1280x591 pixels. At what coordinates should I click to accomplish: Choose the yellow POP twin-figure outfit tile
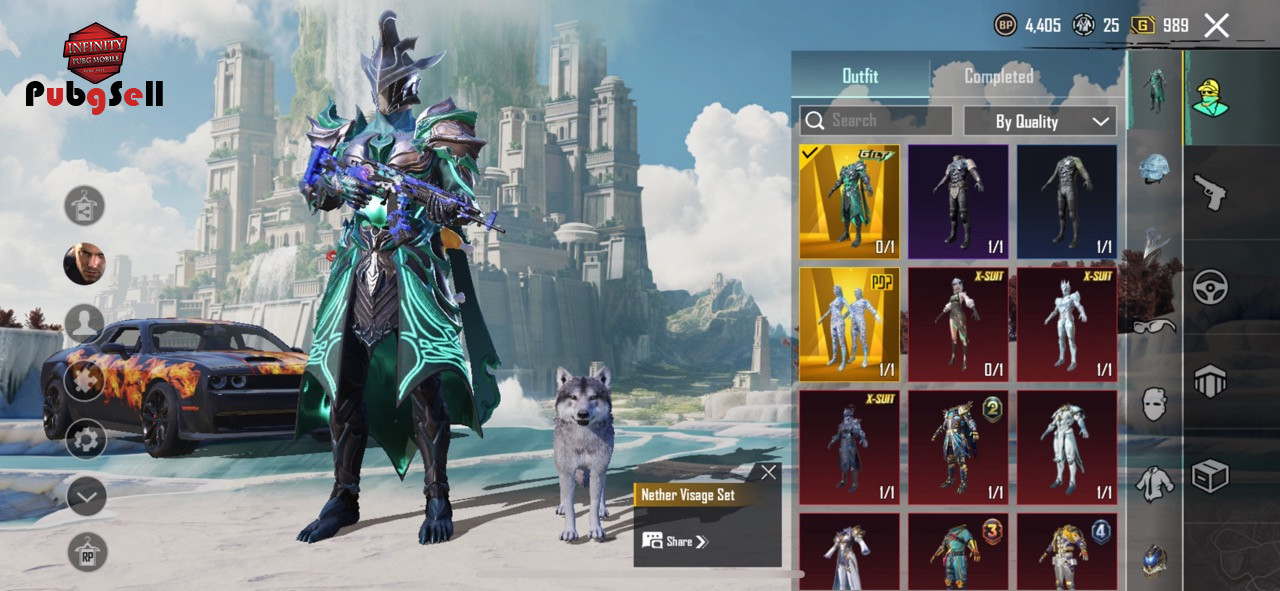[x=849, y=324]
